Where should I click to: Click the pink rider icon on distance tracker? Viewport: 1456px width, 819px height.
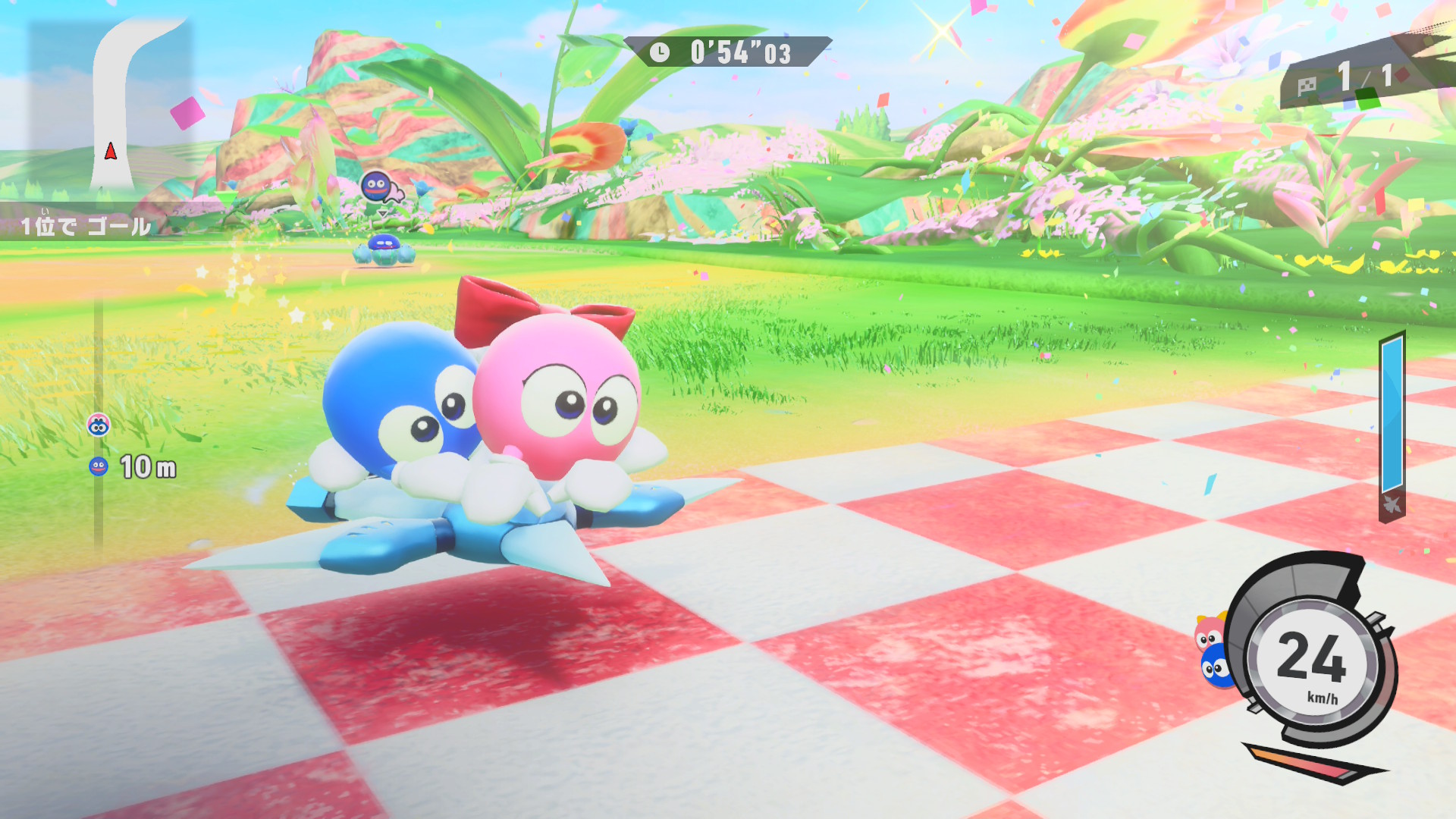click(99, 425)
